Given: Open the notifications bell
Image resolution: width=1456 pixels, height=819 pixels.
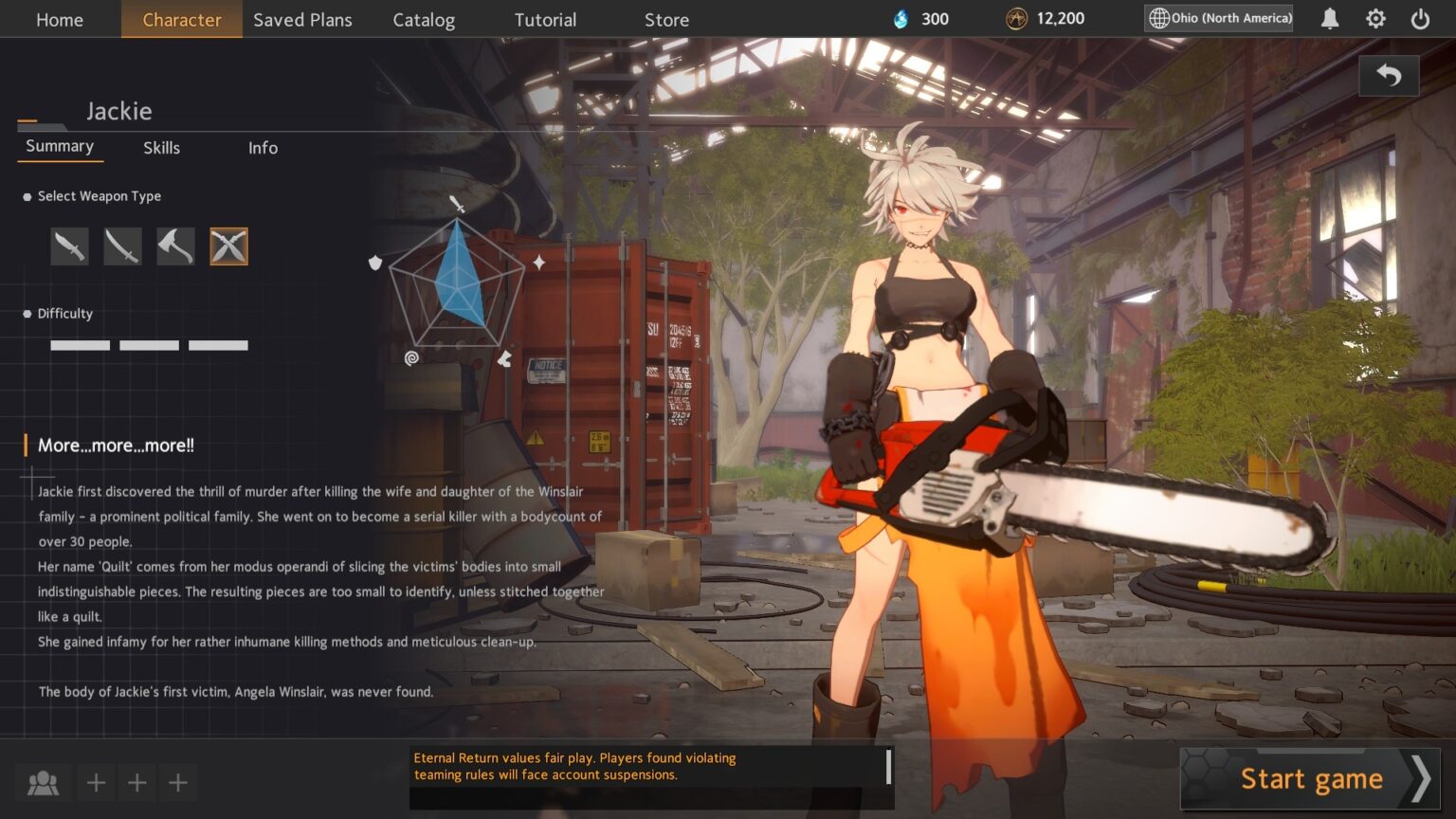Looking at the screenshot, I should coord(1328,18).
